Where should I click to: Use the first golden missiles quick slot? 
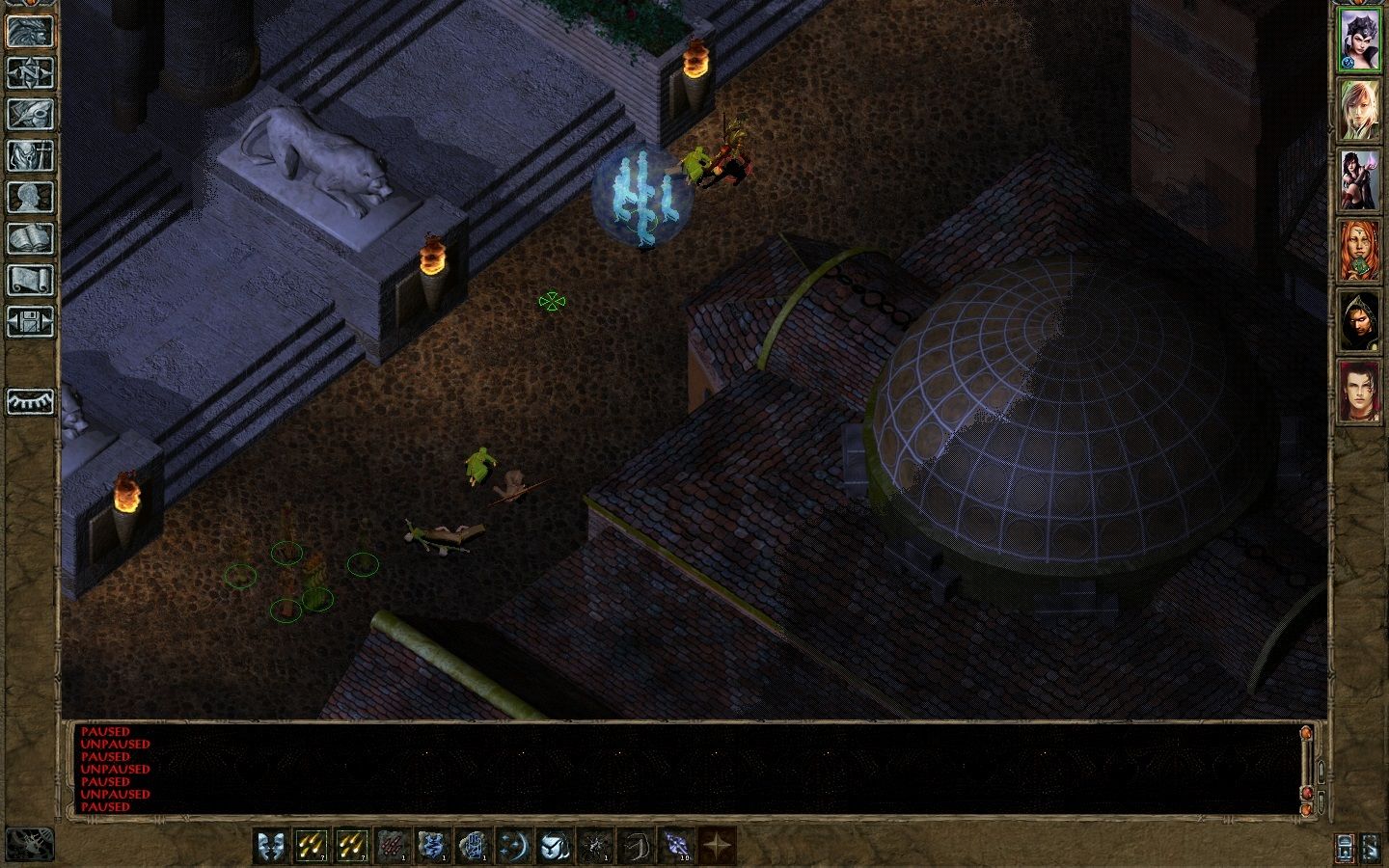tap(312, 846)
